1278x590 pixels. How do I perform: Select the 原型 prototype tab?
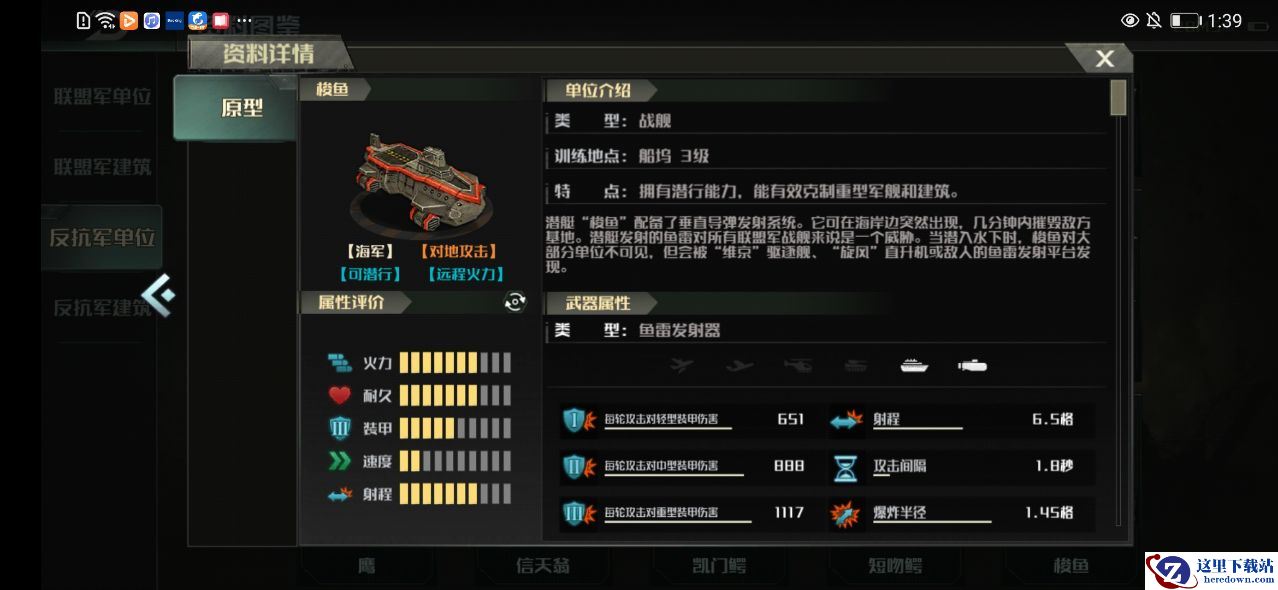(240, 108)
